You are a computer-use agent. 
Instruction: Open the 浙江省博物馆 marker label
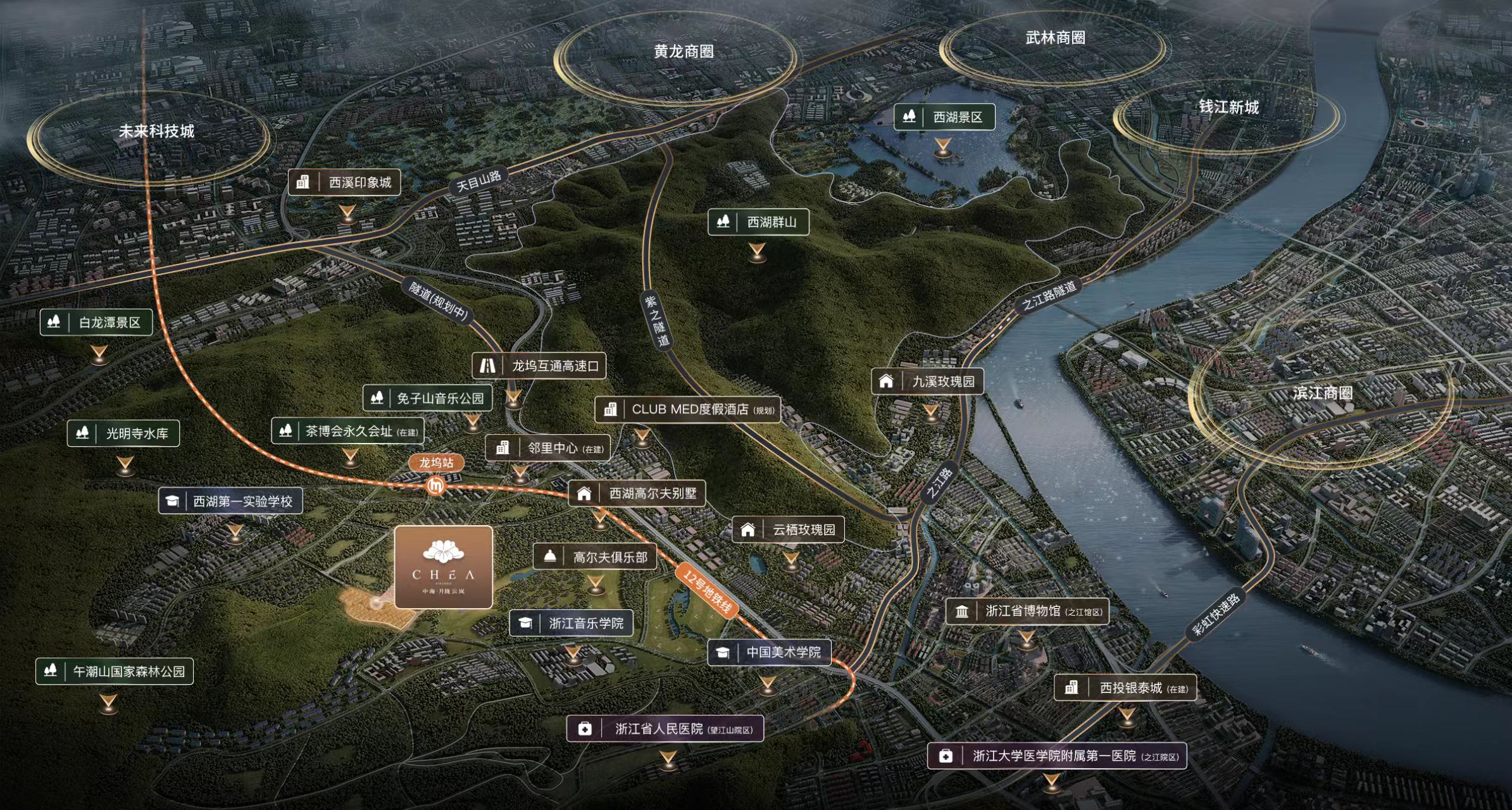[x=1027, y=611]
